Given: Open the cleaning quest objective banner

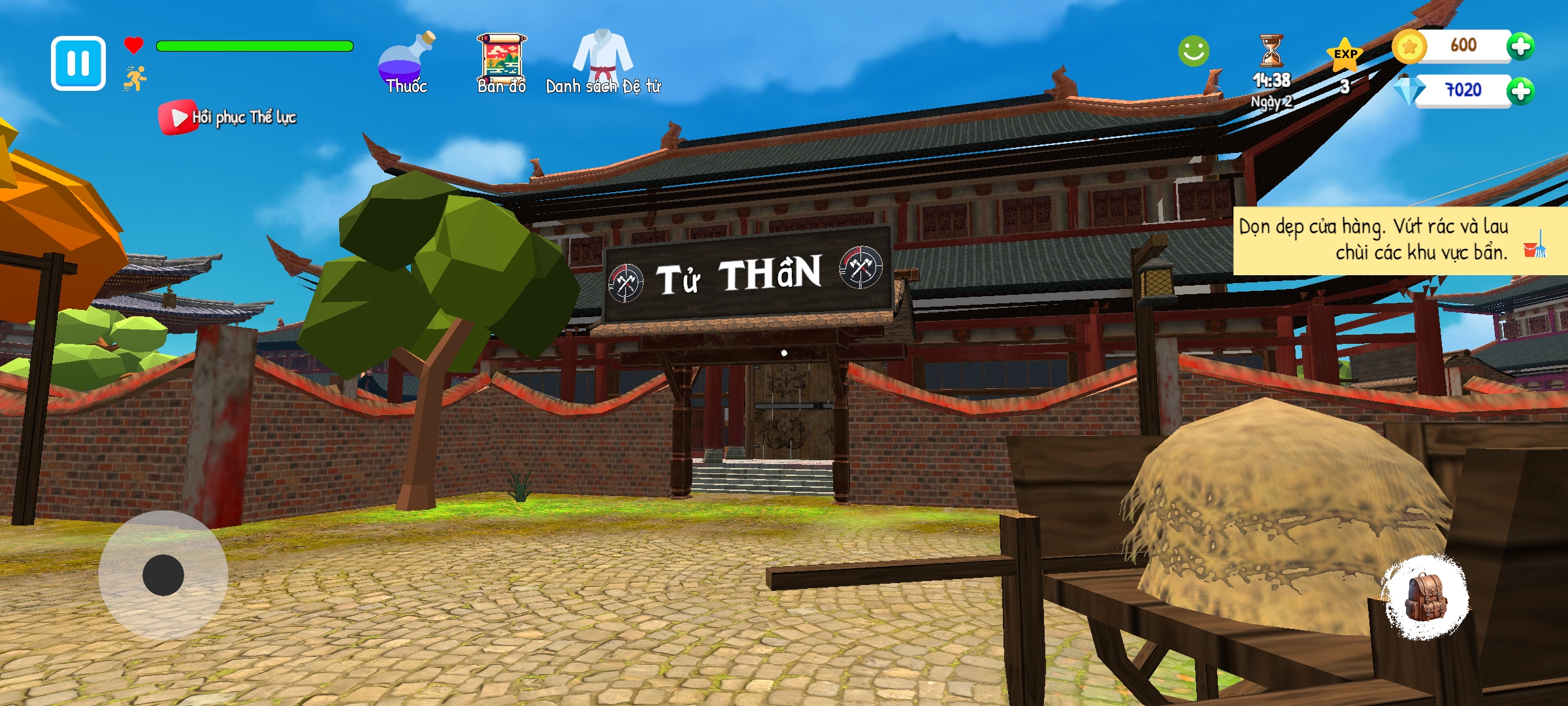Looking at the screenshot, I should click(1398, 239).
